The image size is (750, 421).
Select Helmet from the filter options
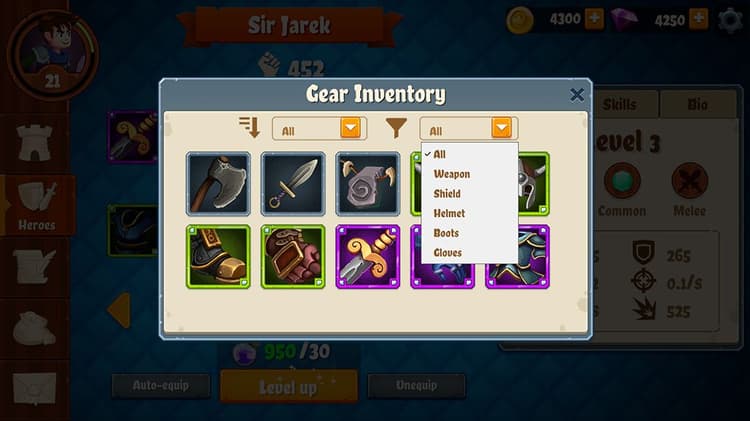[x=449, y=214]
